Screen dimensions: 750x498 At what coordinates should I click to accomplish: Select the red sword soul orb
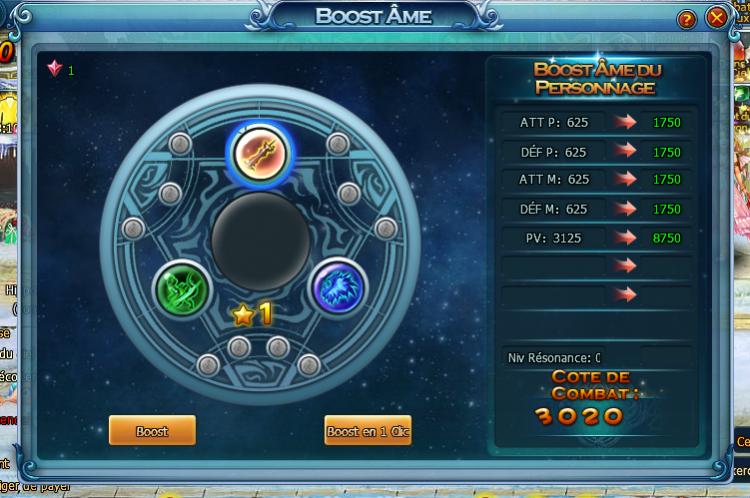coord(260,152)
